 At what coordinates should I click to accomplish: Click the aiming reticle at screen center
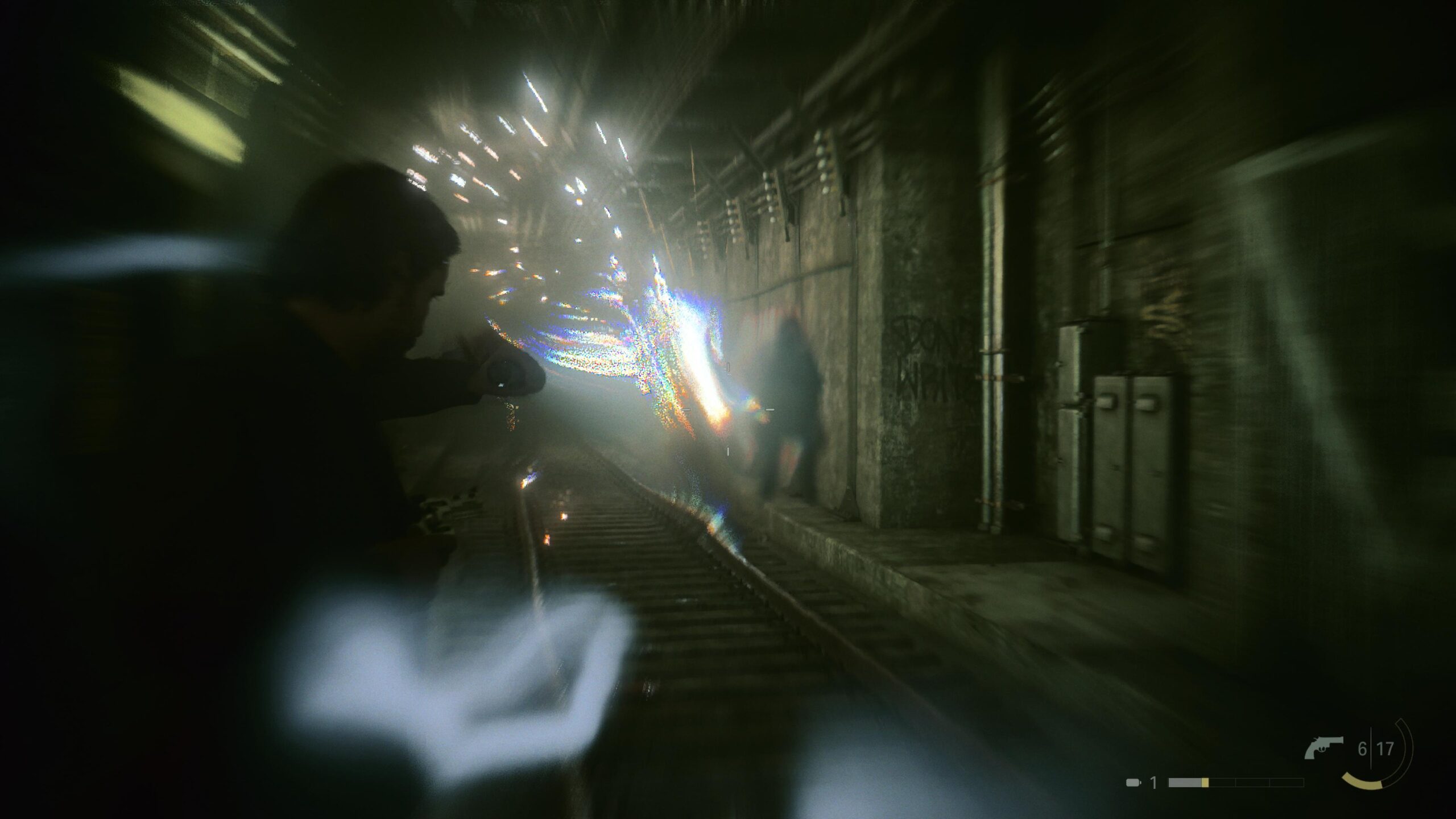pyautogui.click(x=728, y=409)
